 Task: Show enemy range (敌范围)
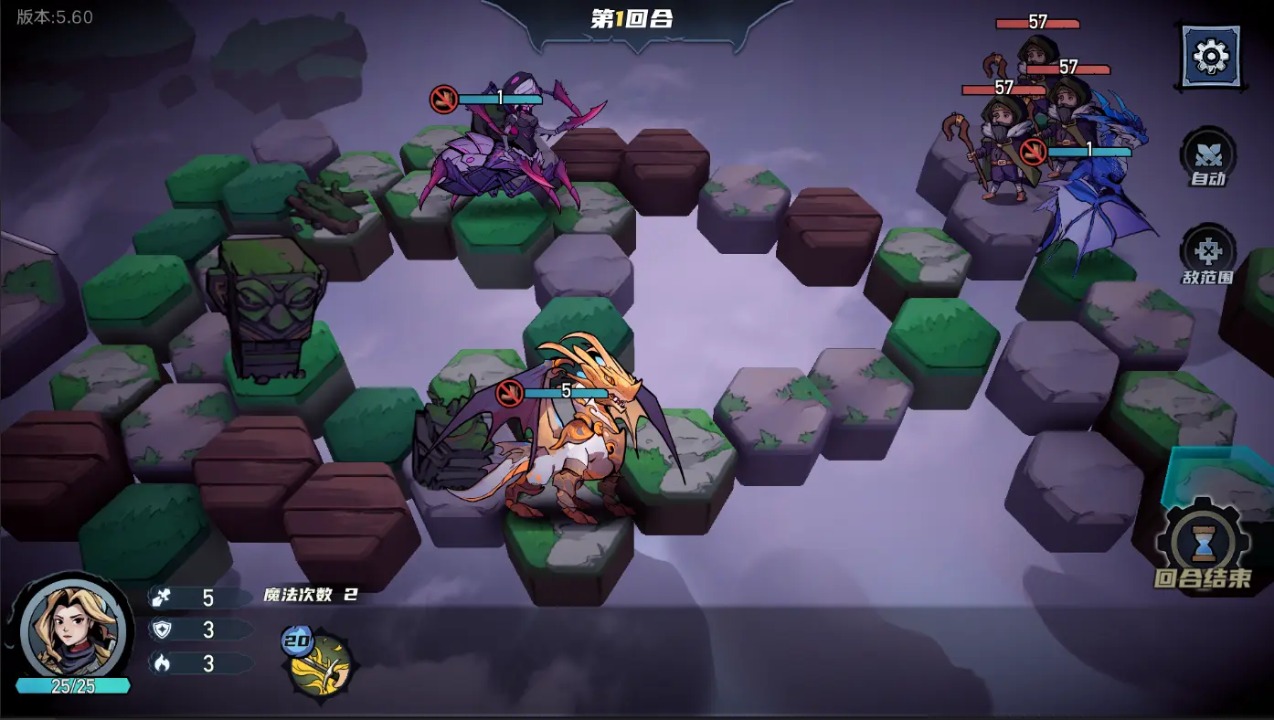pos(1208,254)
